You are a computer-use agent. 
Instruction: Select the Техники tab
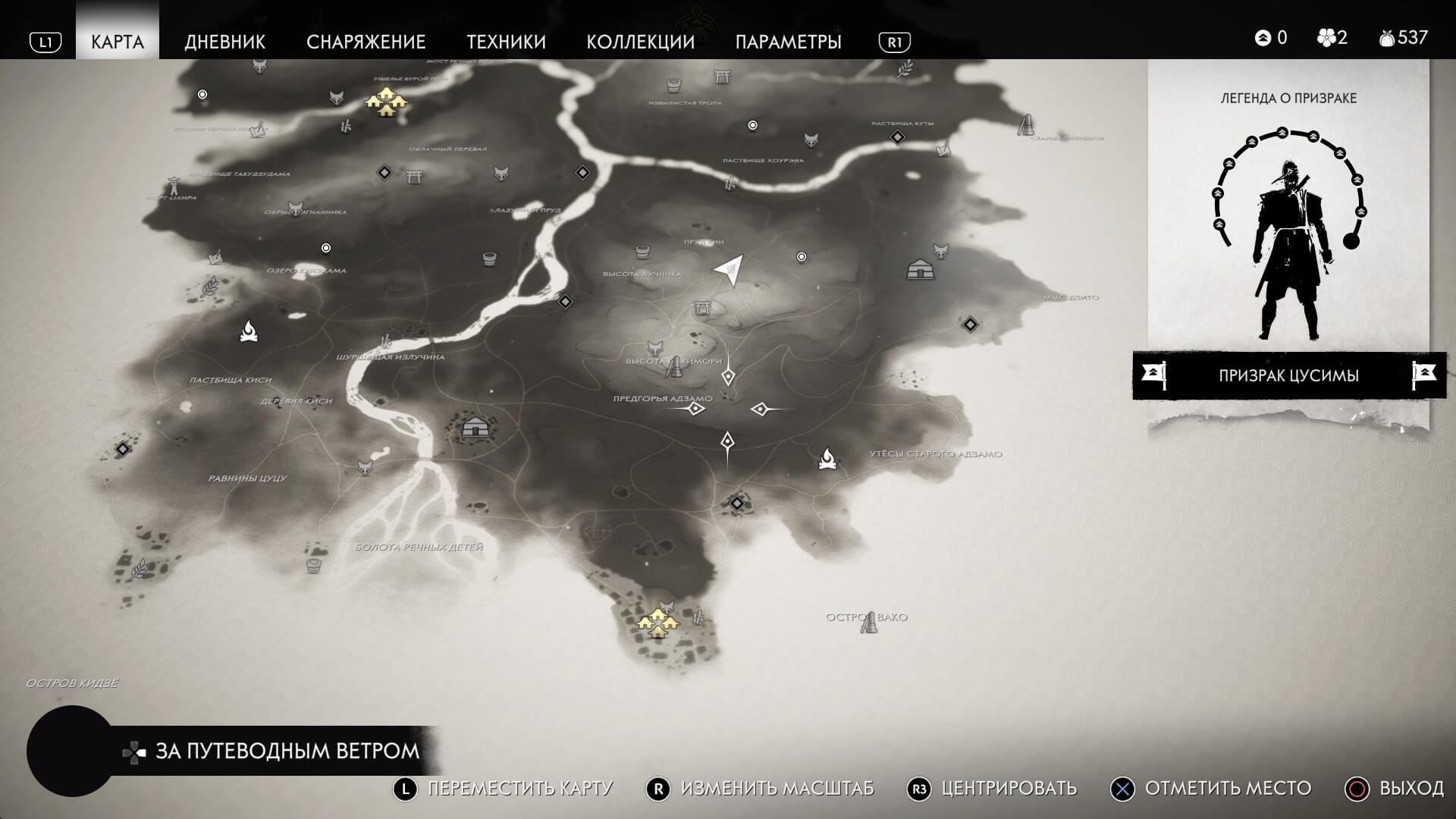[506, 42]
